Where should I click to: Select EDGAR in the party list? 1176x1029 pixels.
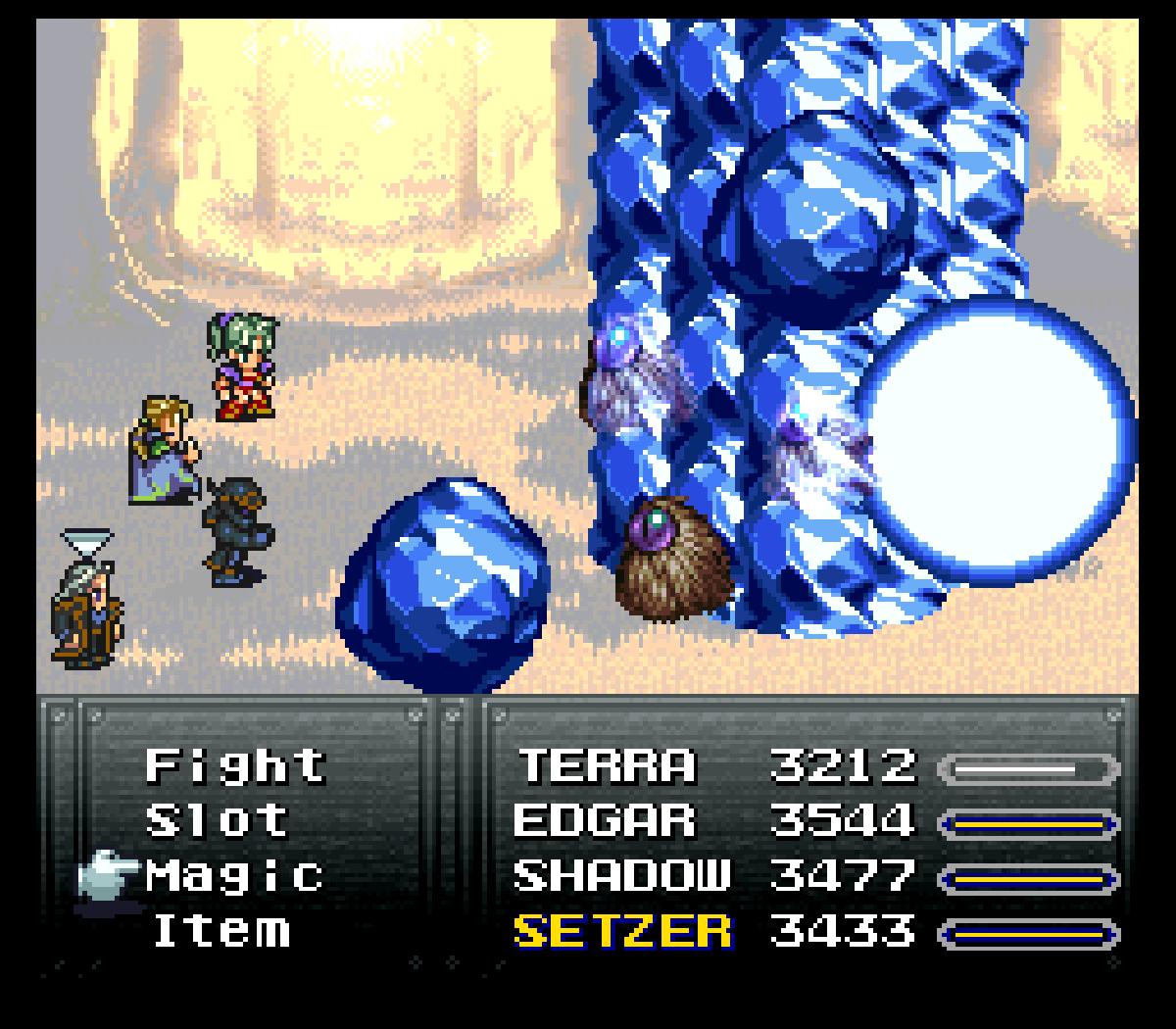tap(604, 820)
